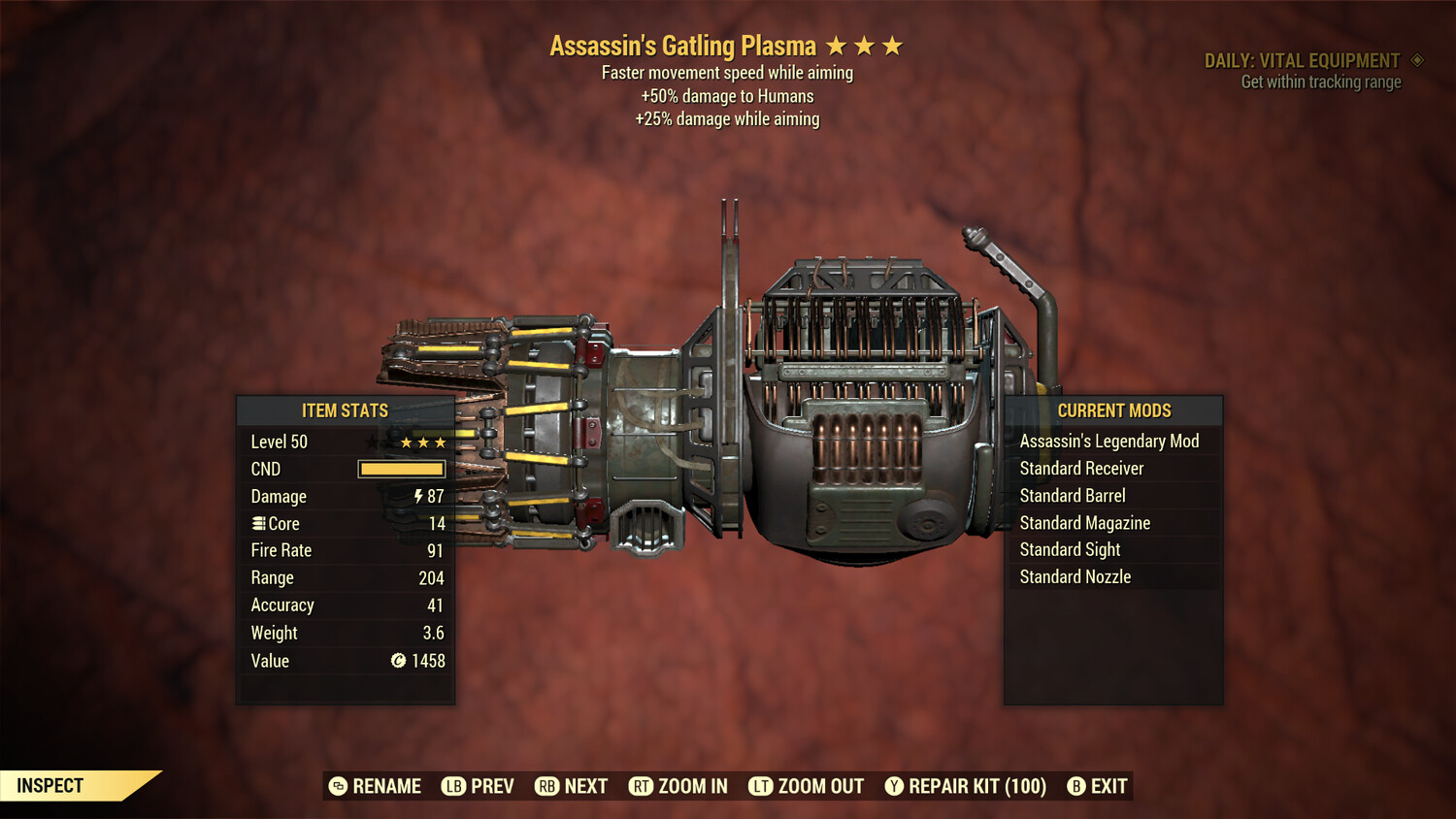
Task: Click the CND condition bar
Action: 401,469
